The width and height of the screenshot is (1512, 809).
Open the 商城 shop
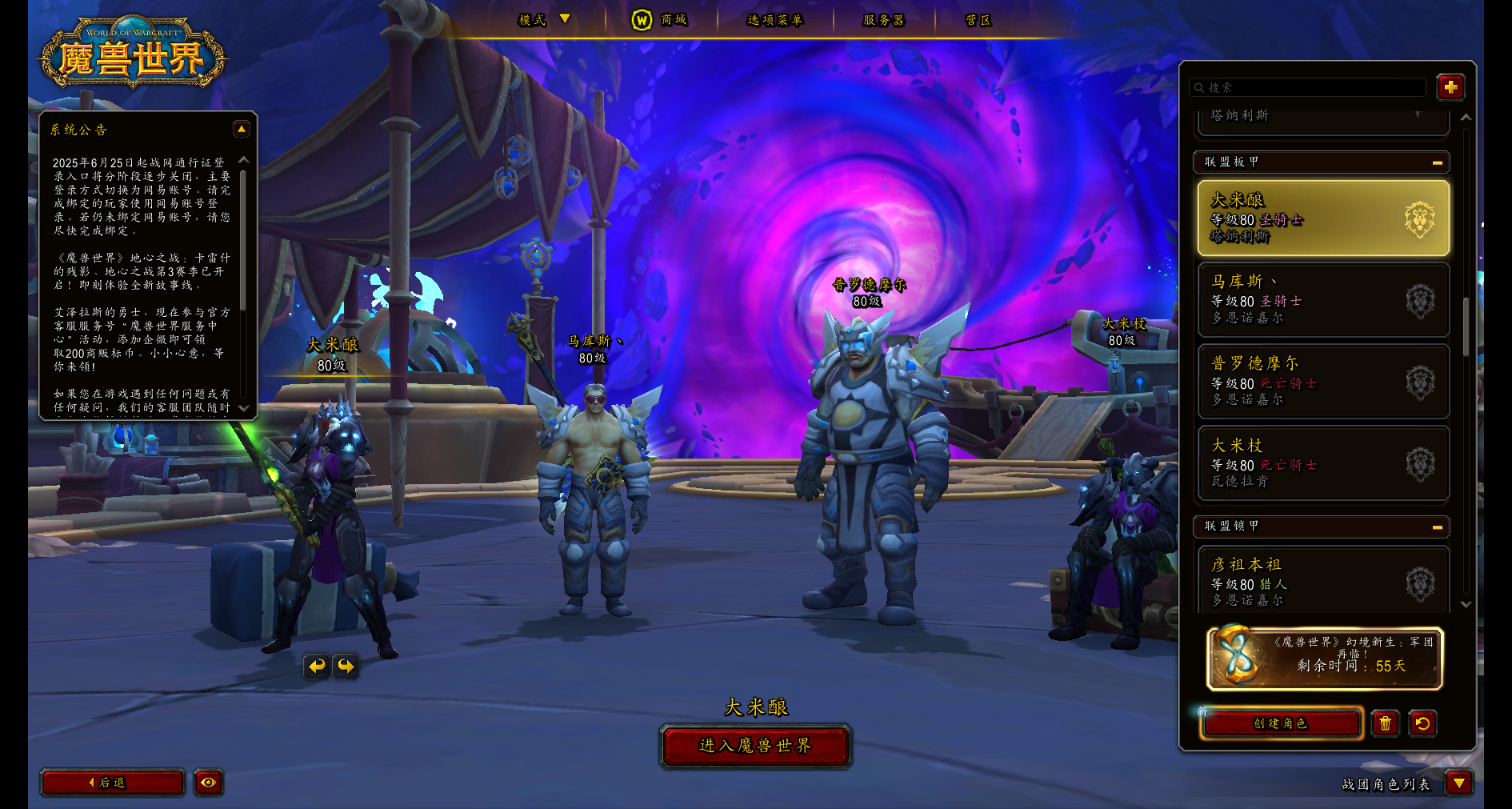(x=661, y=19)
